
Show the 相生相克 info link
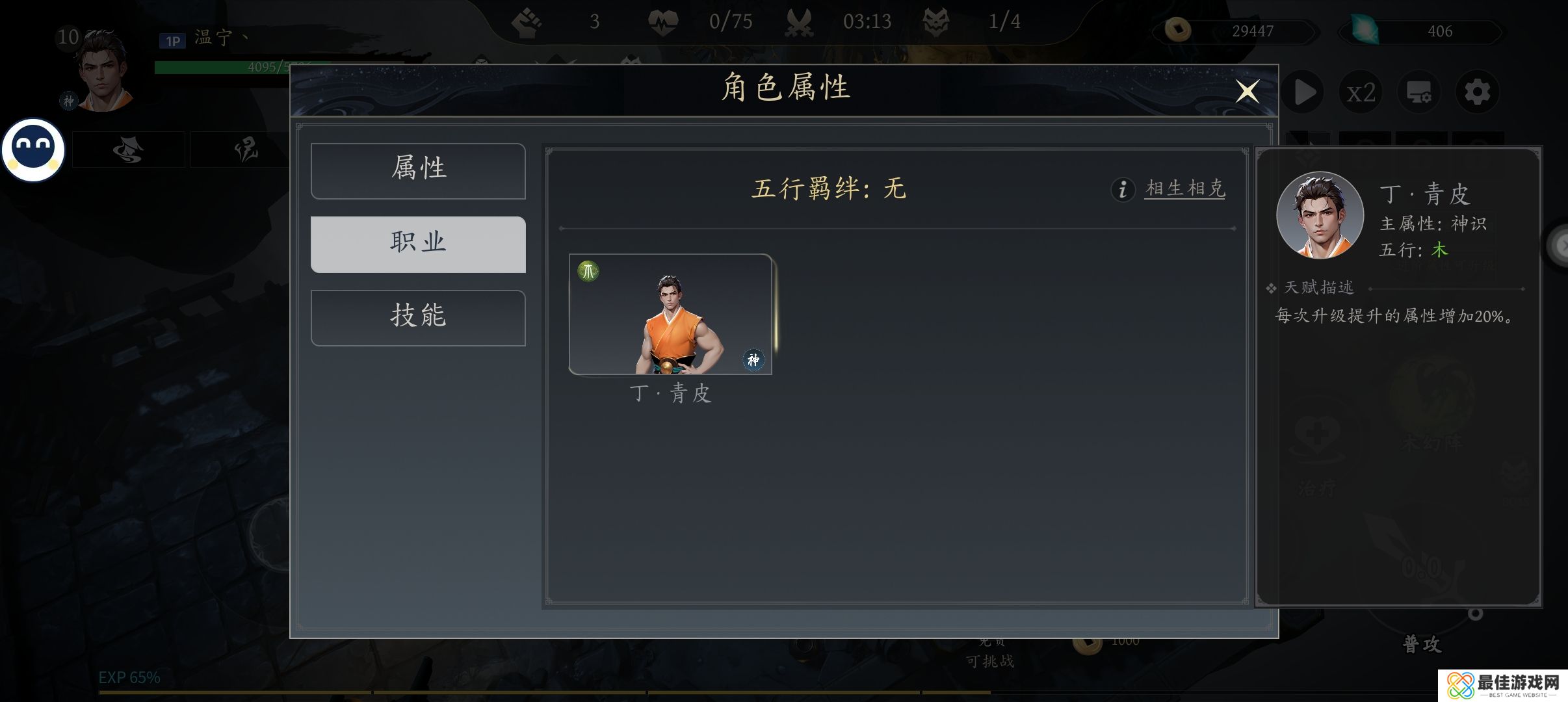tap(1184, 188)
